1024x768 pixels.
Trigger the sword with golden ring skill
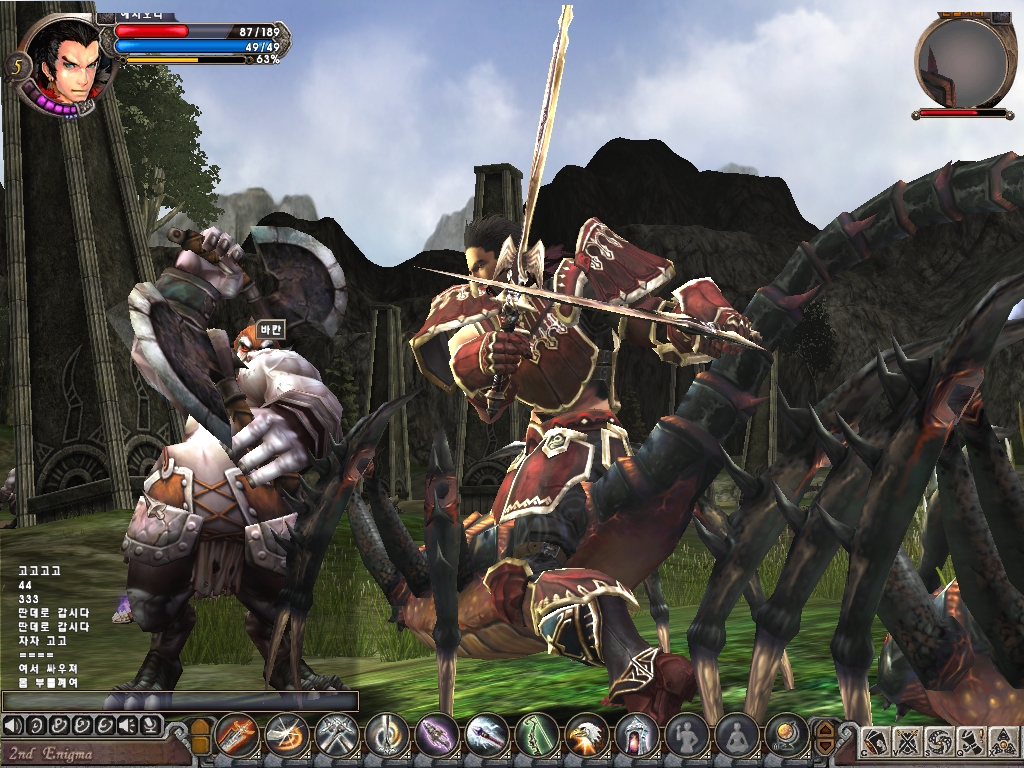(x=387, y=737)
